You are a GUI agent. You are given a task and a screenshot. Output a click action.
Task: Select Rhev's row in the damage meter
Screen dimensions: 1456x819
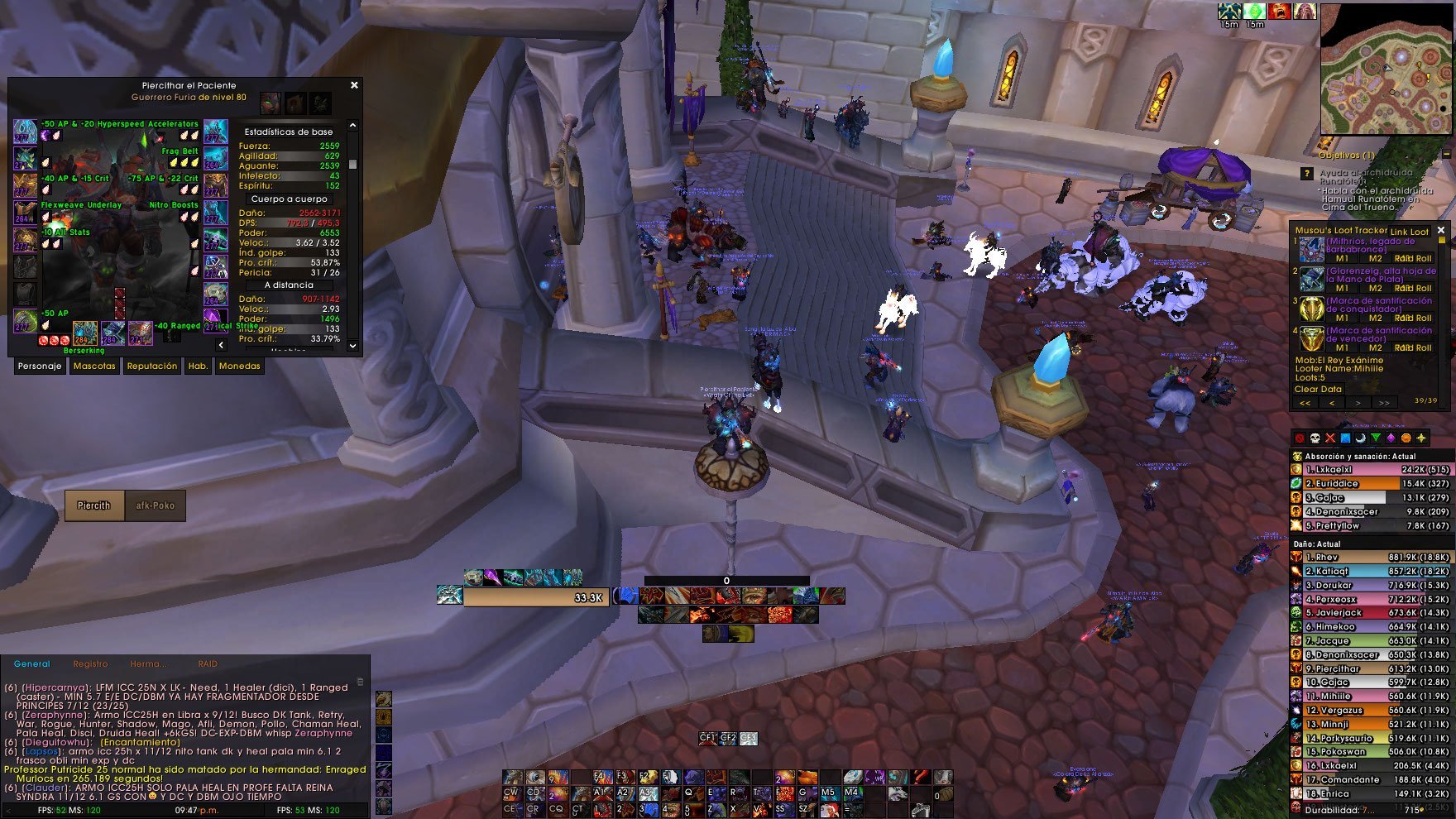(x=1371, y=558)
